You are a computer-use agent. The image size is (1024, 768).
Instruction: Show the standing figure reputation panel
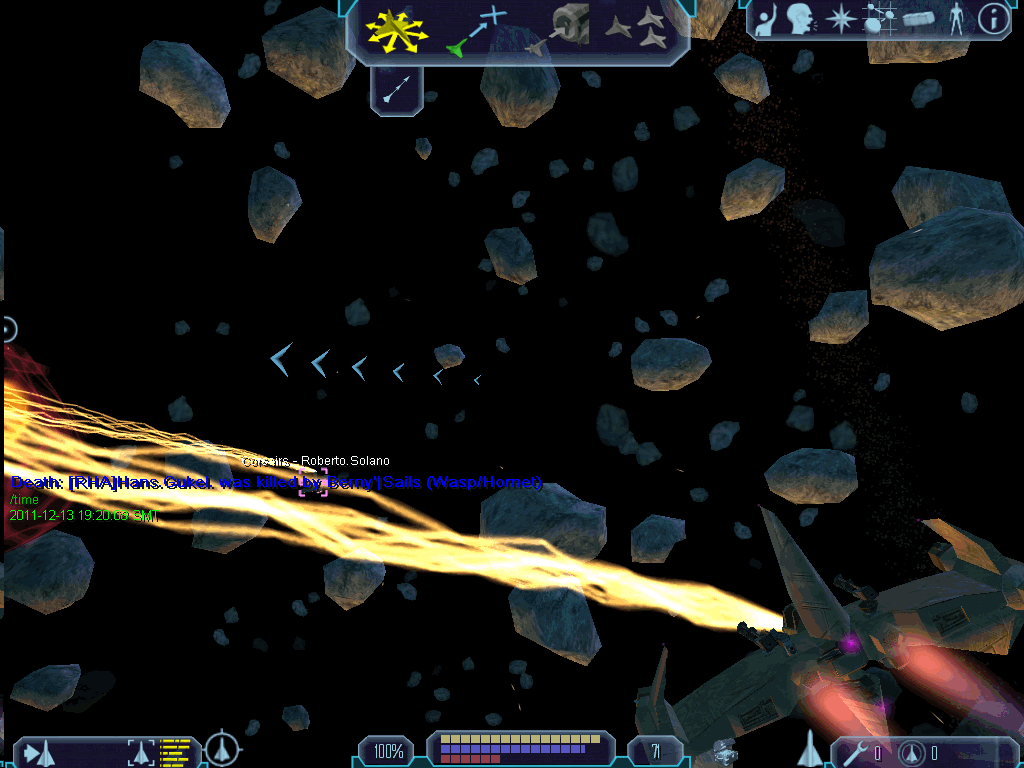957,20
